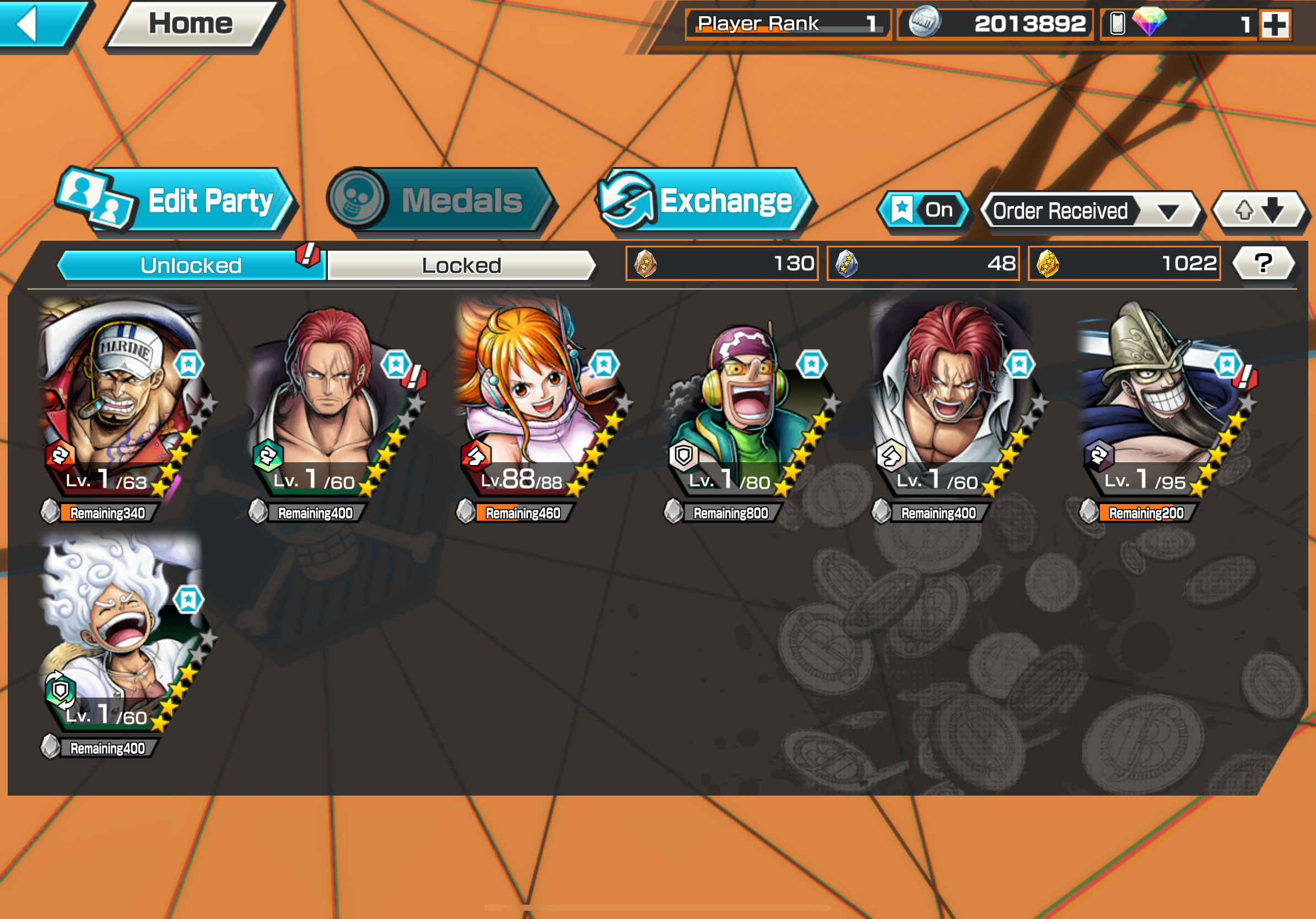1316x919 pixels.
Task: Open the Order Received sort dropdown
Action: [1090, 211]
